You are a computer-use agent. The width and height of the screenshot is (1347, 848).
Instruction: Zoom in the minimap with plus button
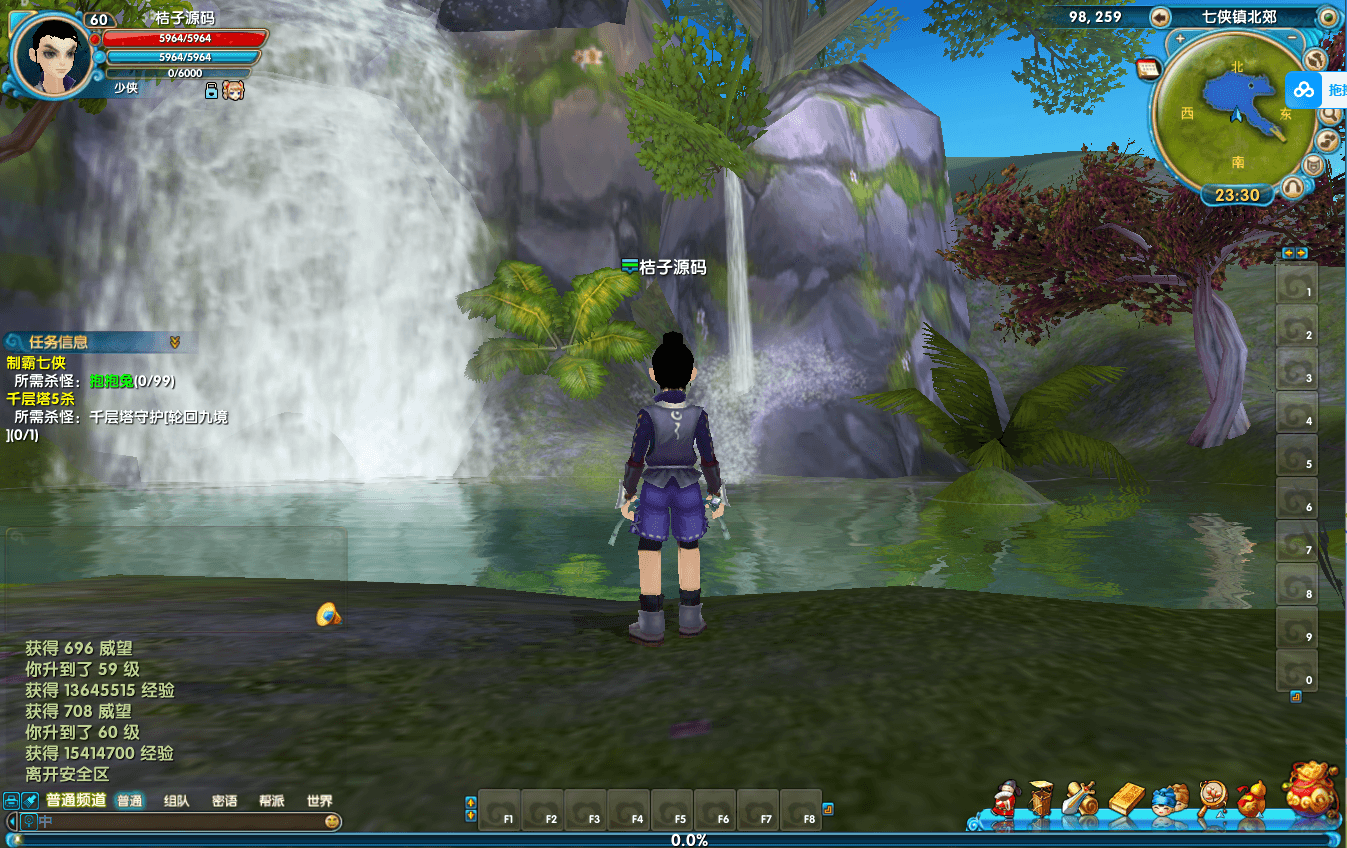[1180, 39]
